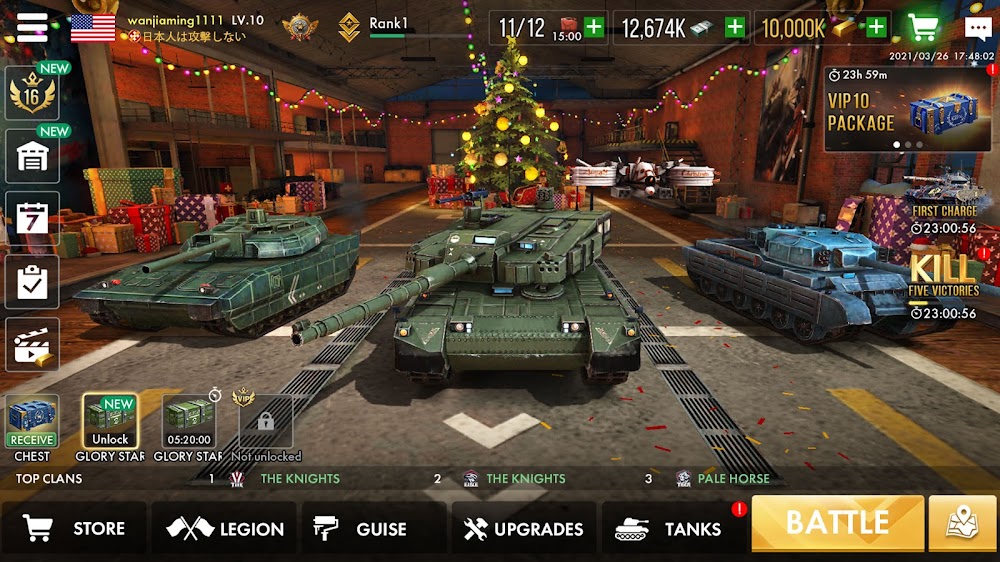This screenshot has width=1000, height=562.
Task: Open the hamburger main menu
Action: (32, 27)
